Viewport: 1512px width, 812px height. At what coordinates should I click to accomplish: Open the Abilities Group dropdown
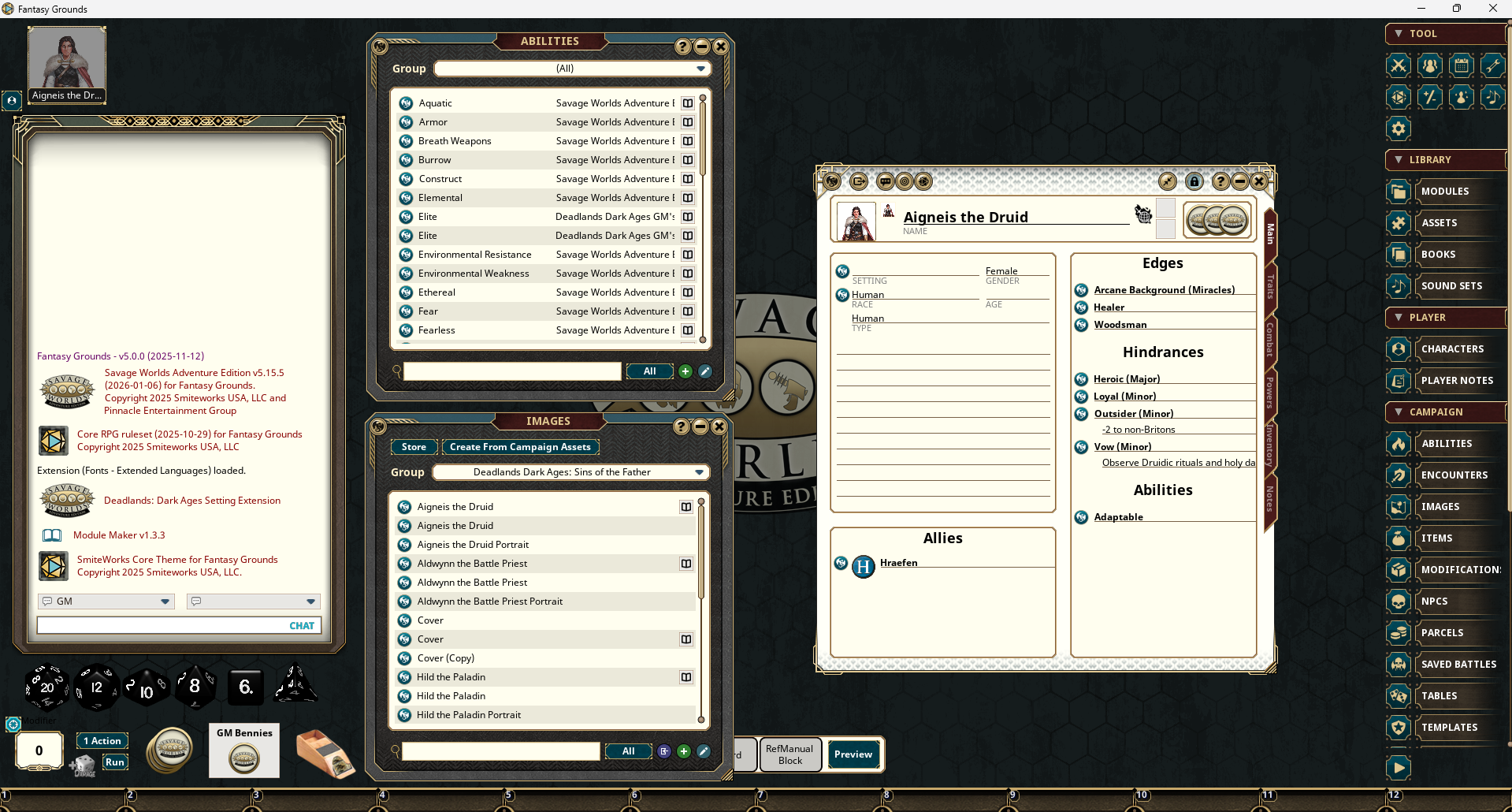pos(573,69)
